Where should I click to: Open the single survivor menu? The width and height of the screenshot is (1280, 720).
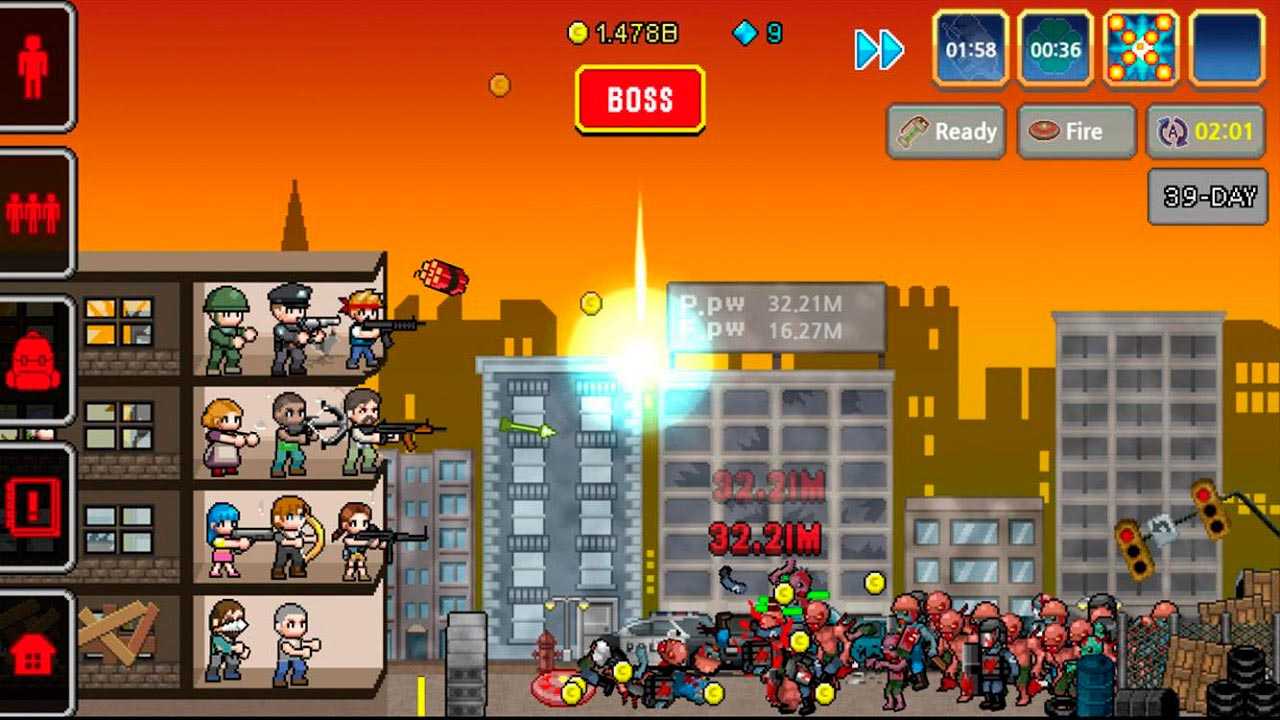pyautogui.click(x=35, y=67)
